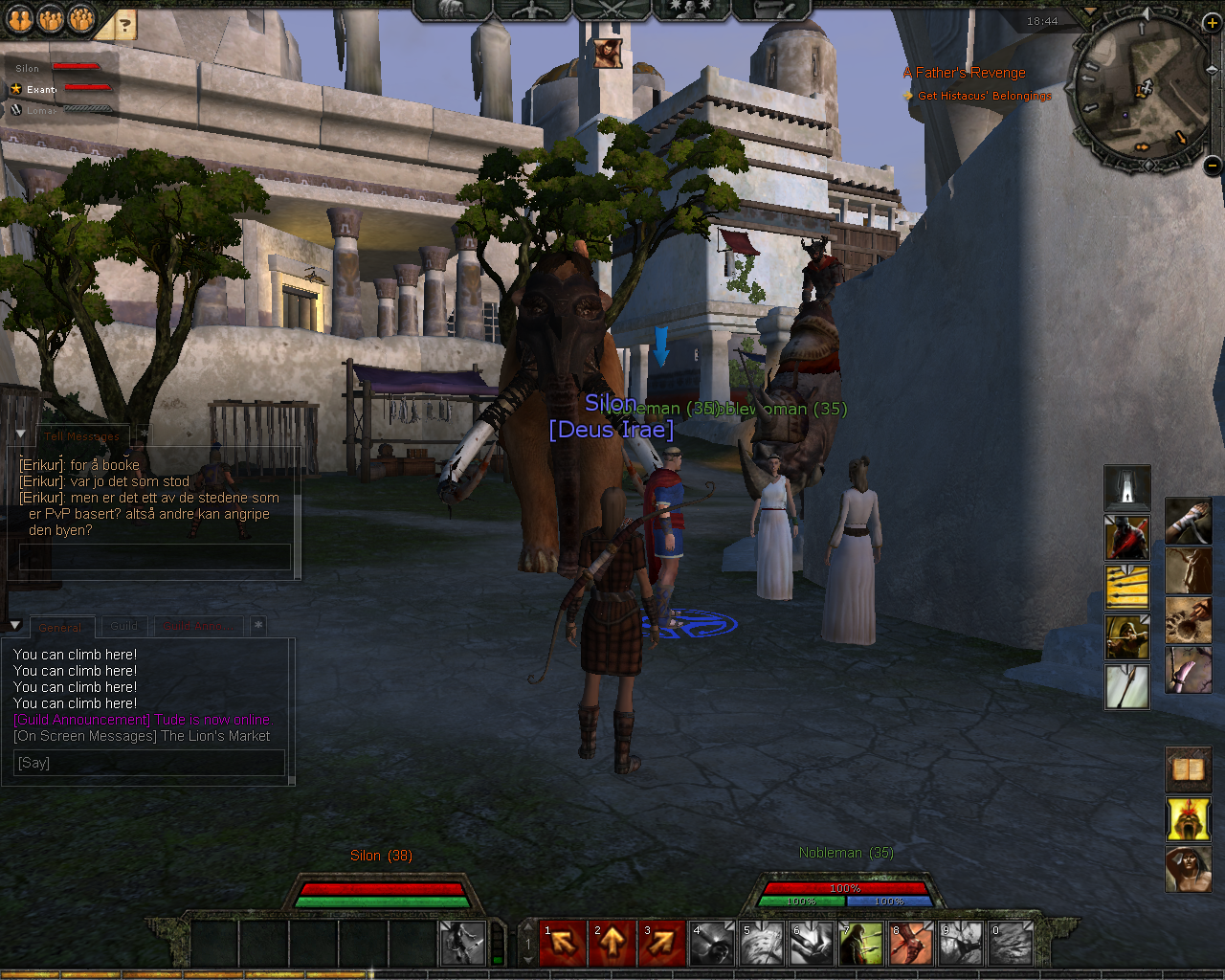Activate the upper-left arrow attack in slot 1

pos(564,944)
